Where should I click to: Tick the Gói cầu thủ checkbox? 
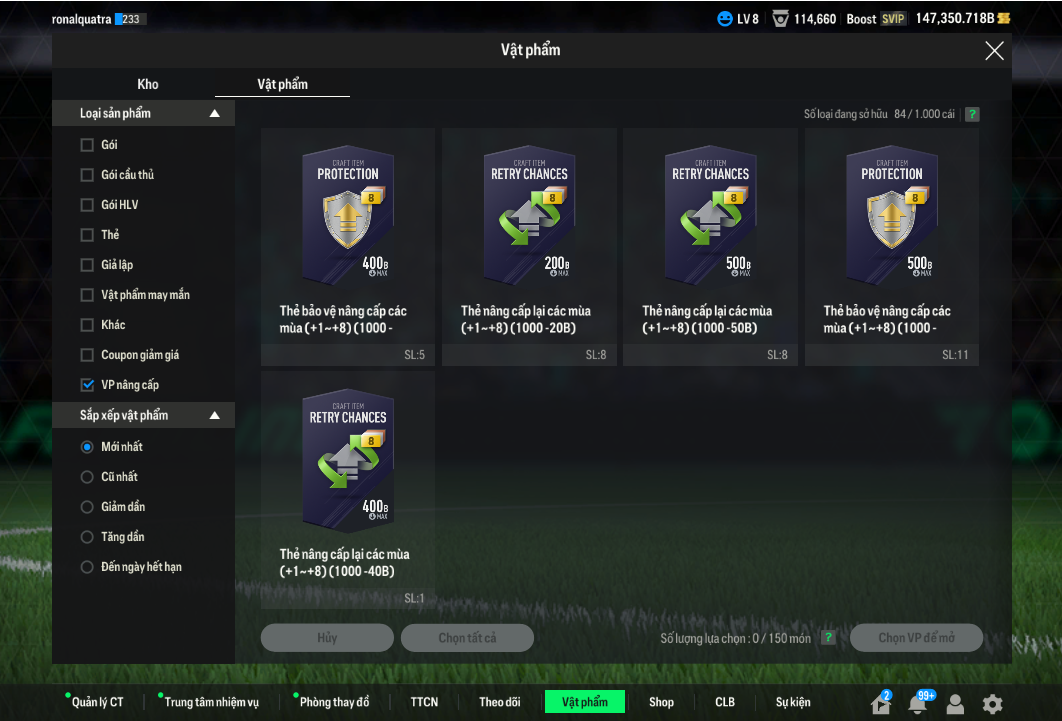[x=87, y=175]
